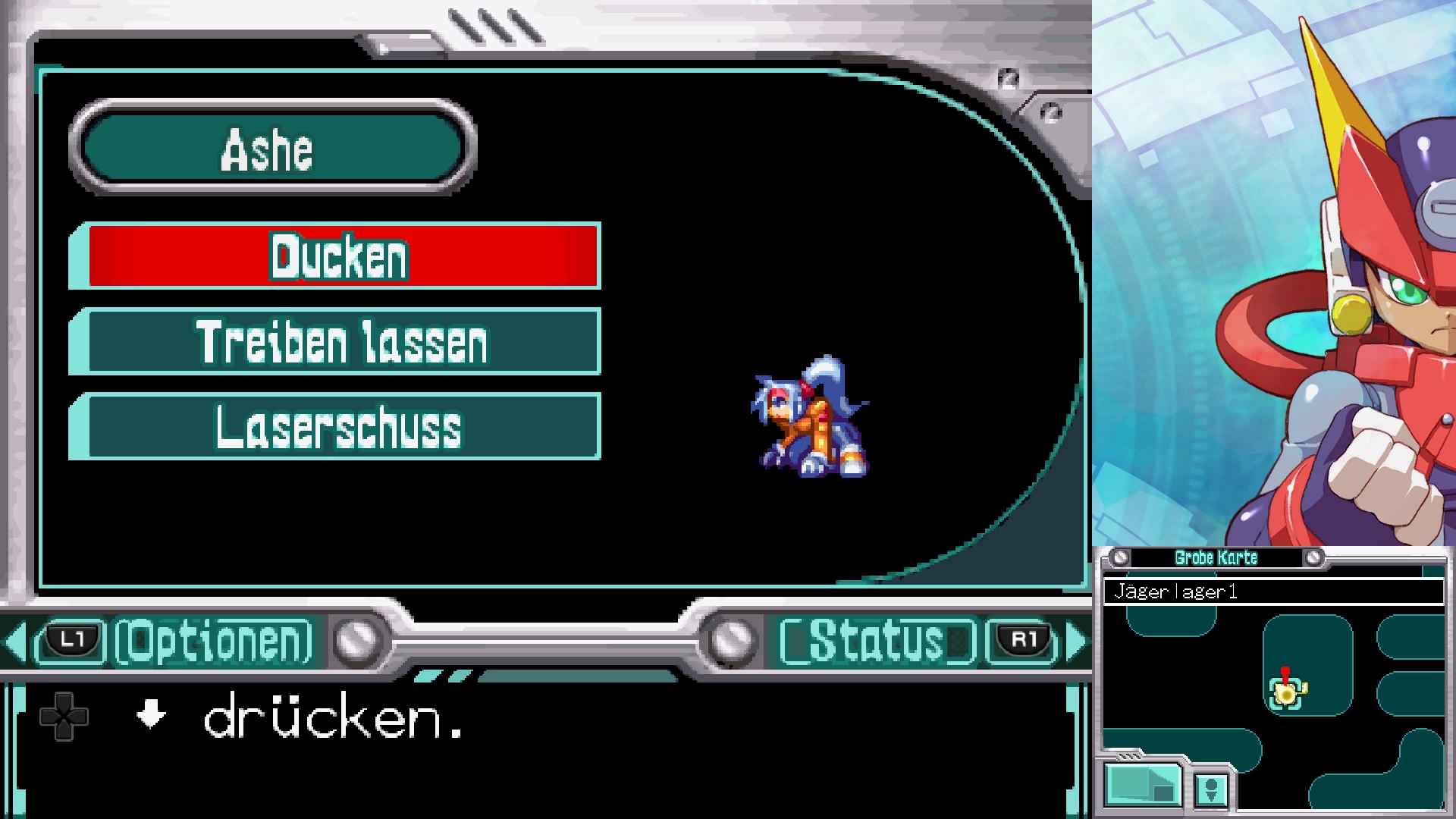The height and width of the screenshot is (819, 1456).
Task: Toggle the map view button with nested rectangles
Action: click(1143, 785)
